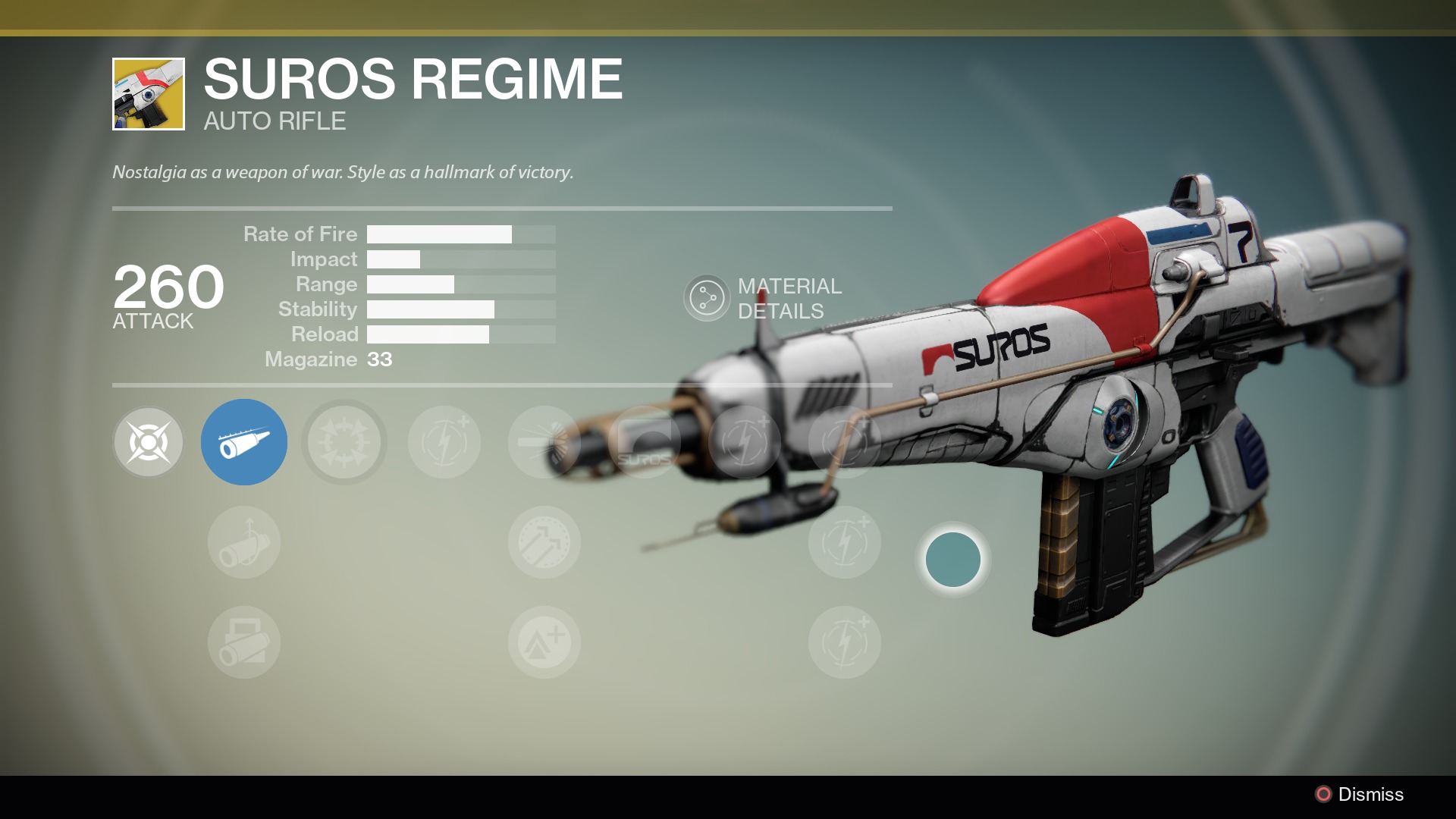
Task: Open the first lightning-bolt upgrade node
Action: click(444, 442)
